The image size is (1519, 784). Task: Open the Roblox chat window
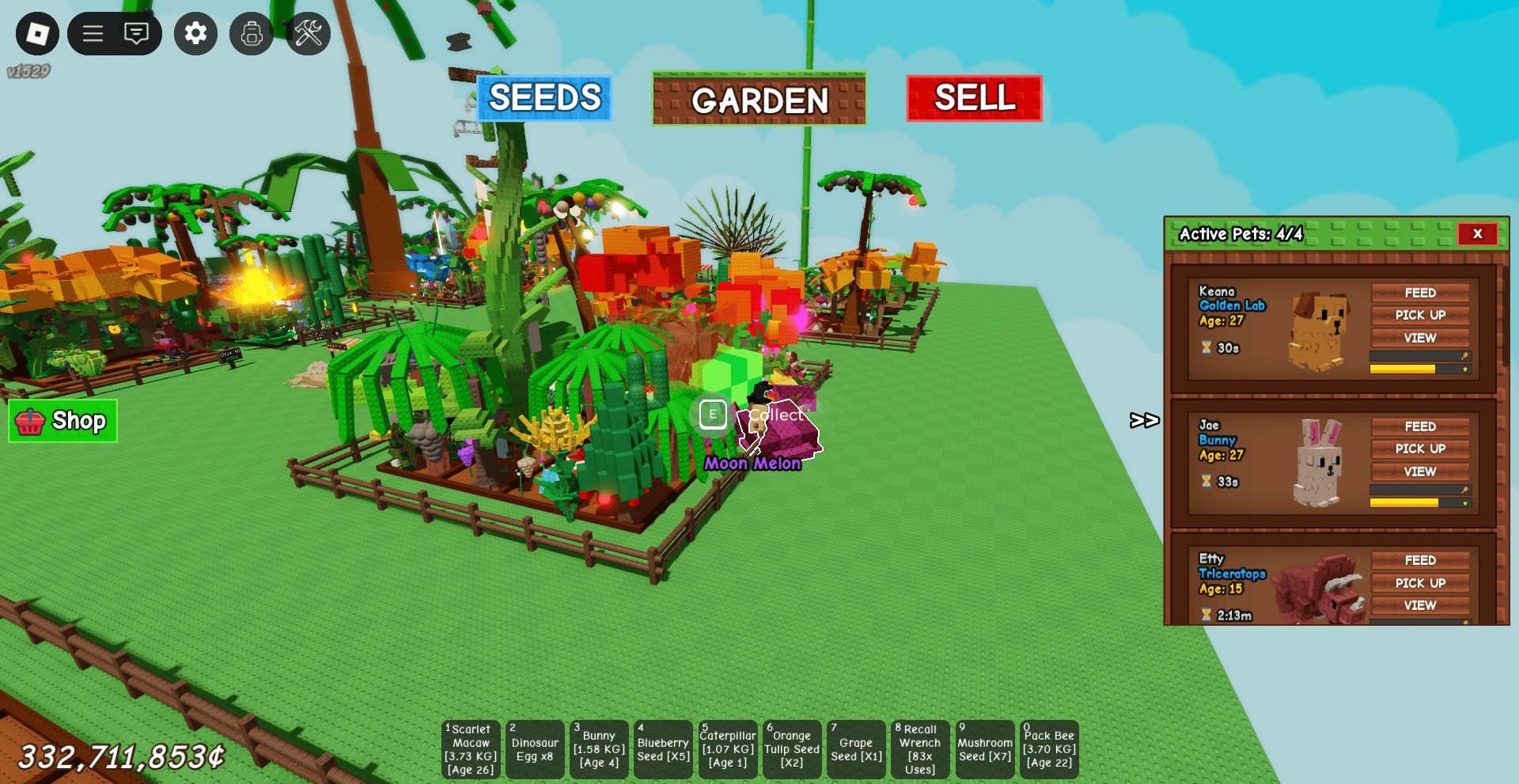click(136, 33)
